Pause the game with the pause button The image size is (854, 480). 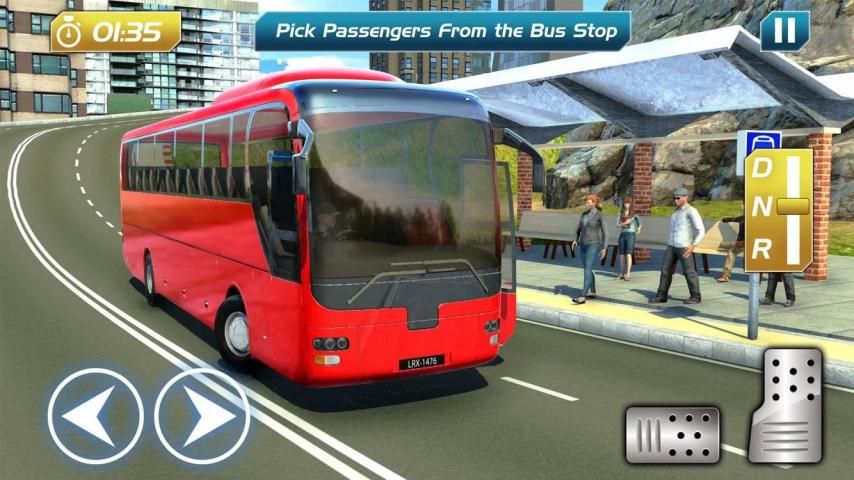tap(784, 31)
